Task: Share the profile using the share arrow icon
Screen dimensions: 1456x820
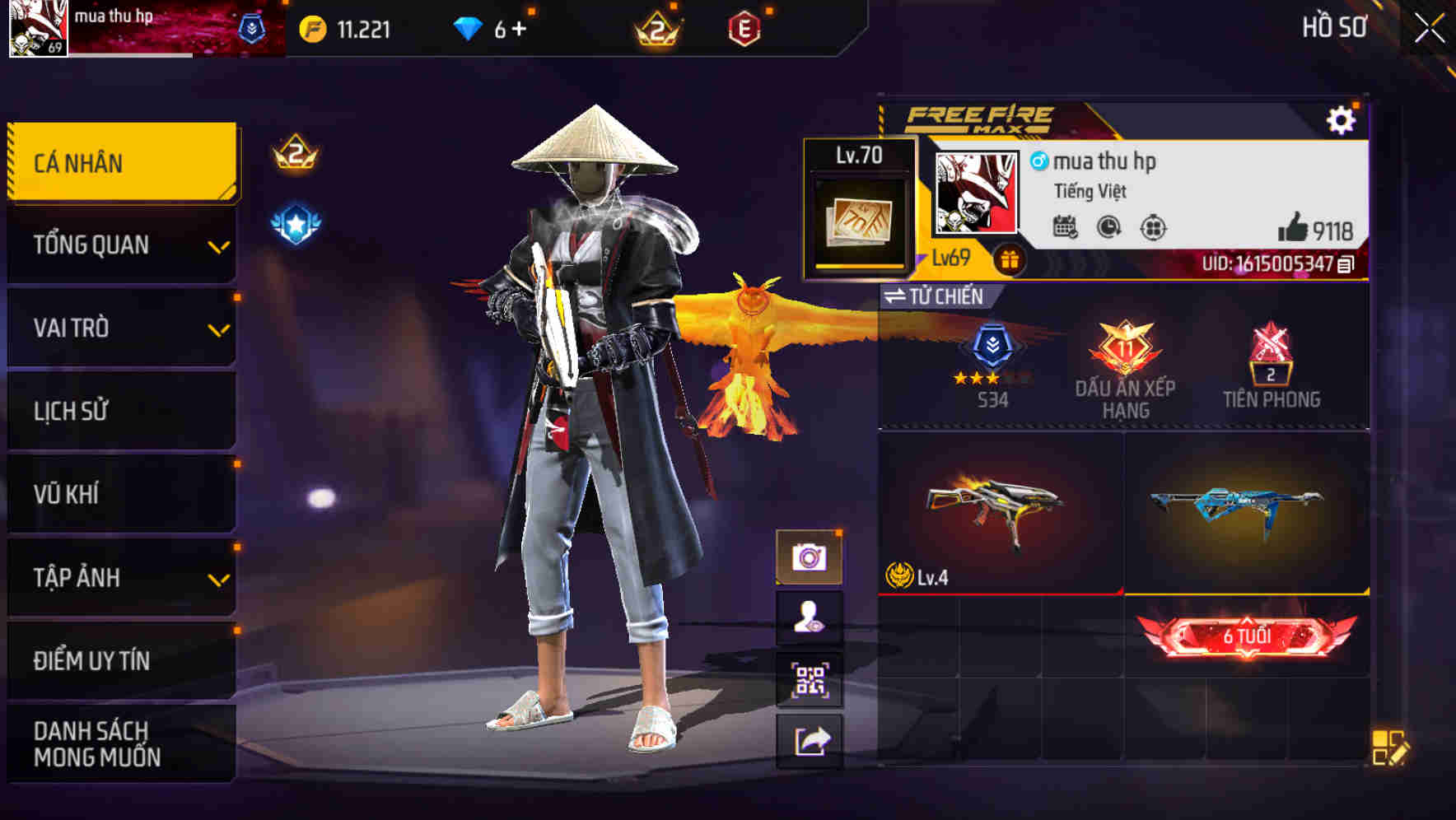Action: pos(812,739)
